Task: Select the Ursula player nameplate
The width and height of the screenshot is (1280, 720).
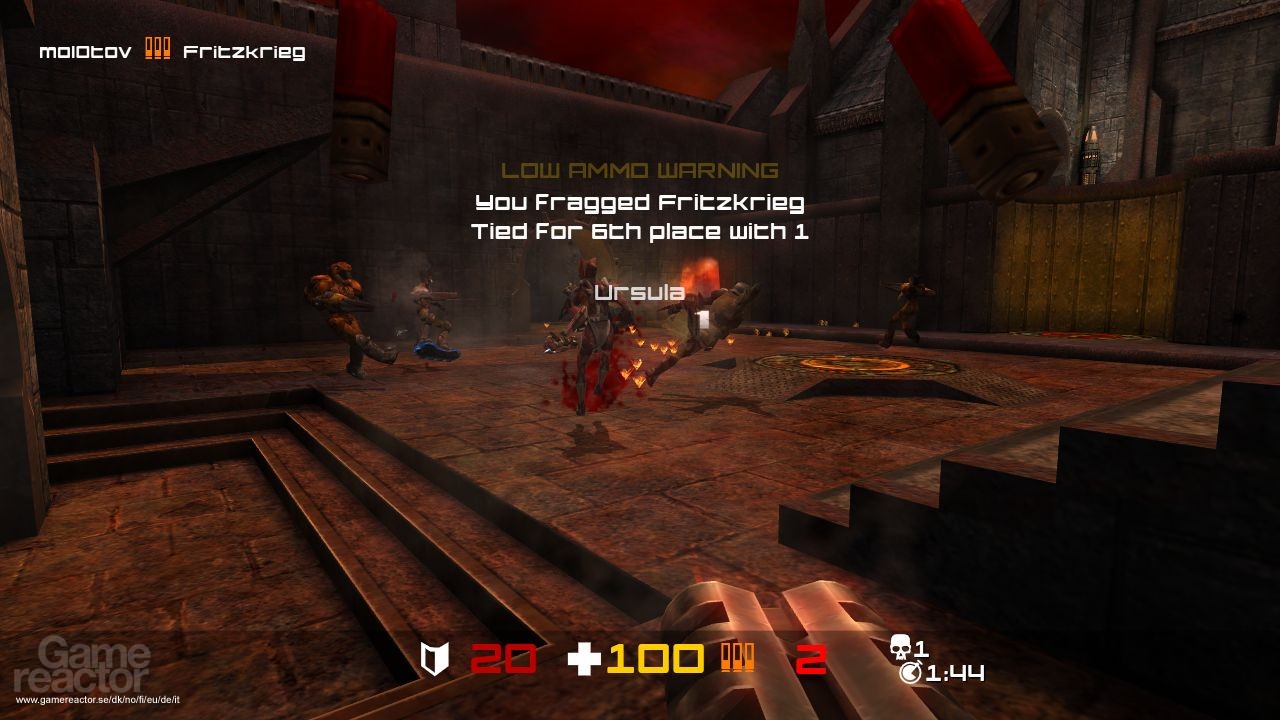Action: pyautogui.click(x=638, y=292)
